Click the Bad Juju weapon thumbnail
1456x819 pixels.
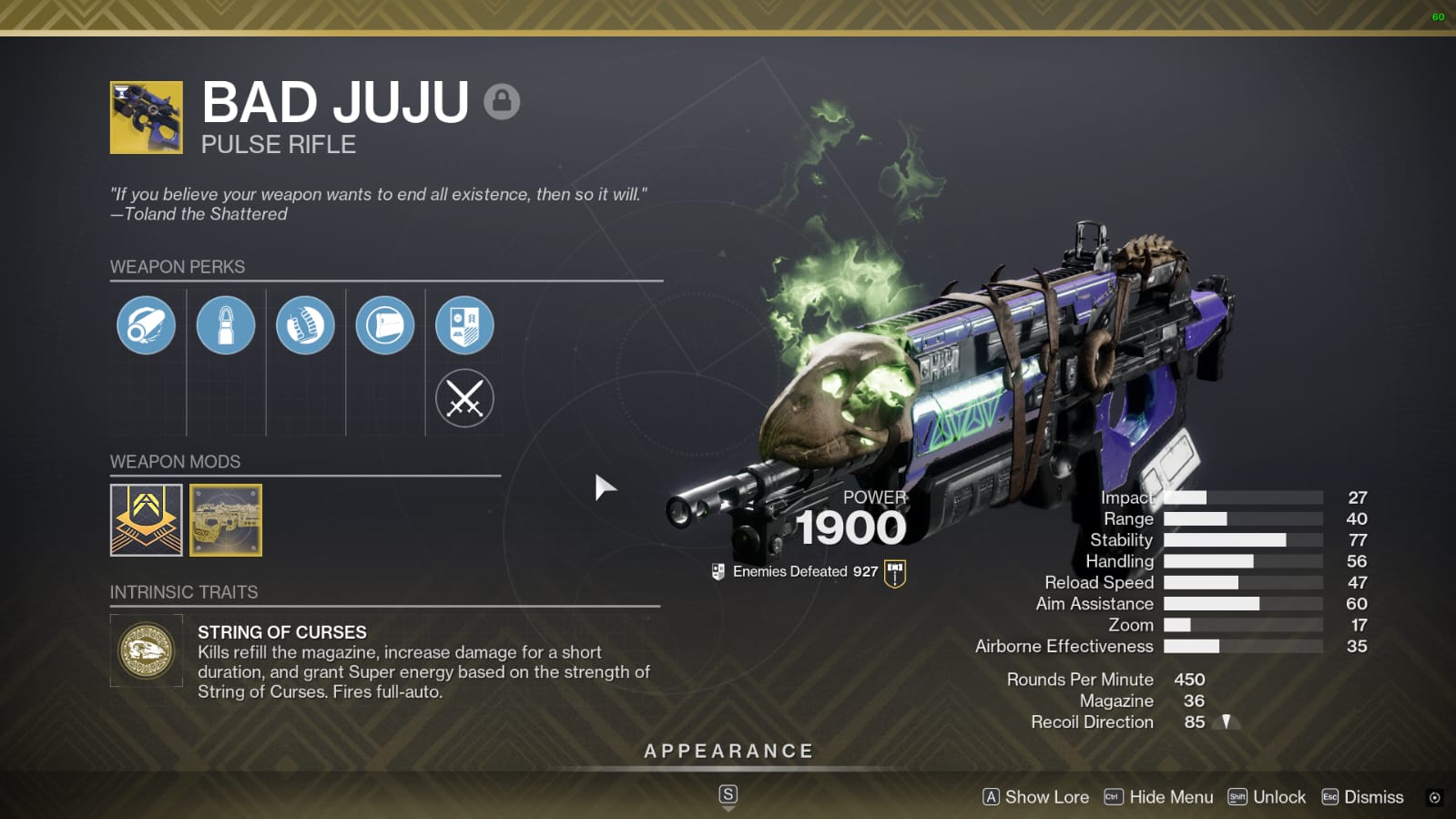click(146, 117)
